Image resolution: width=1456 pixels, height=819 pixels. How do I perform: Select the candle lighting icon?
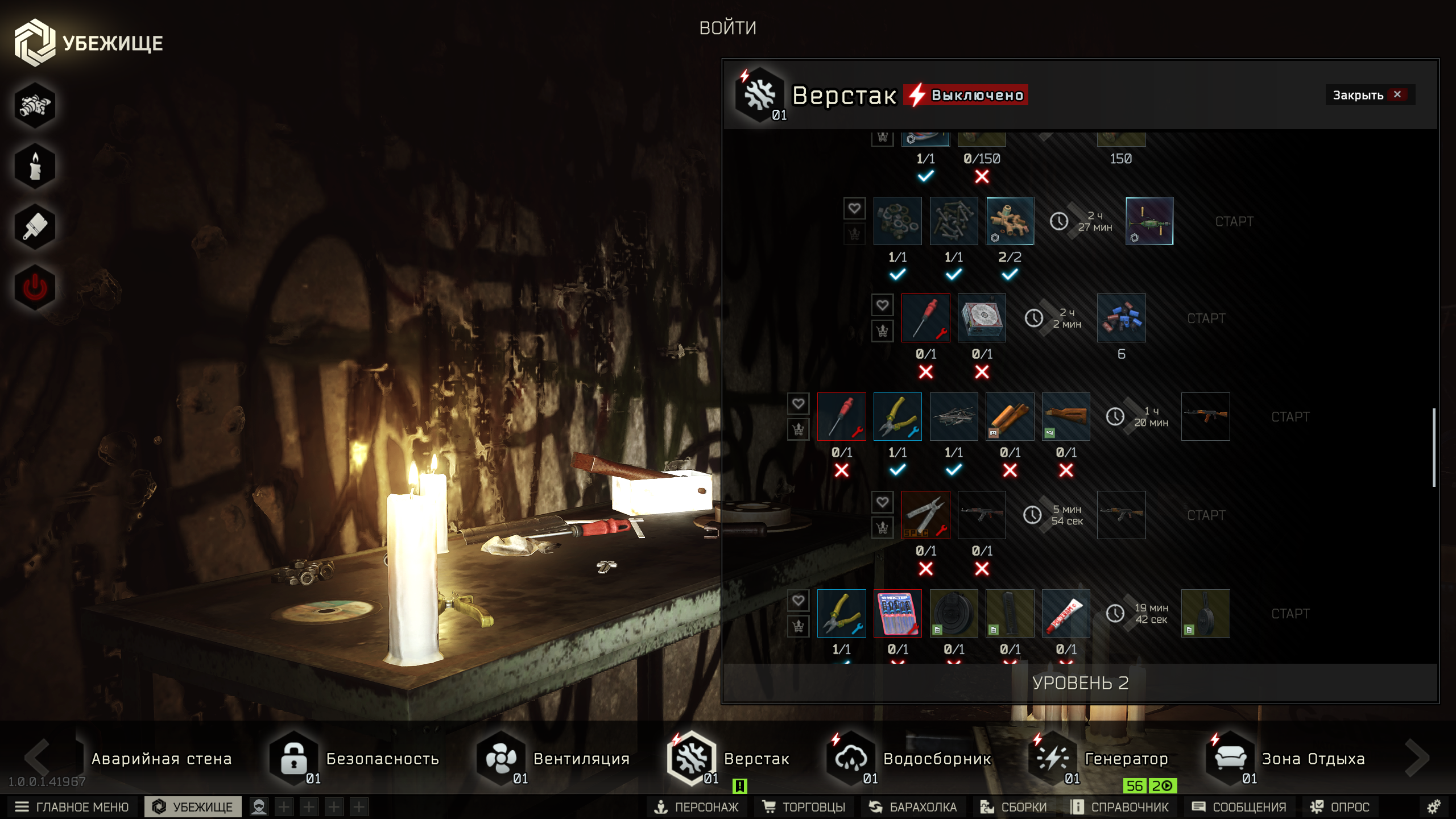[35, 166]
